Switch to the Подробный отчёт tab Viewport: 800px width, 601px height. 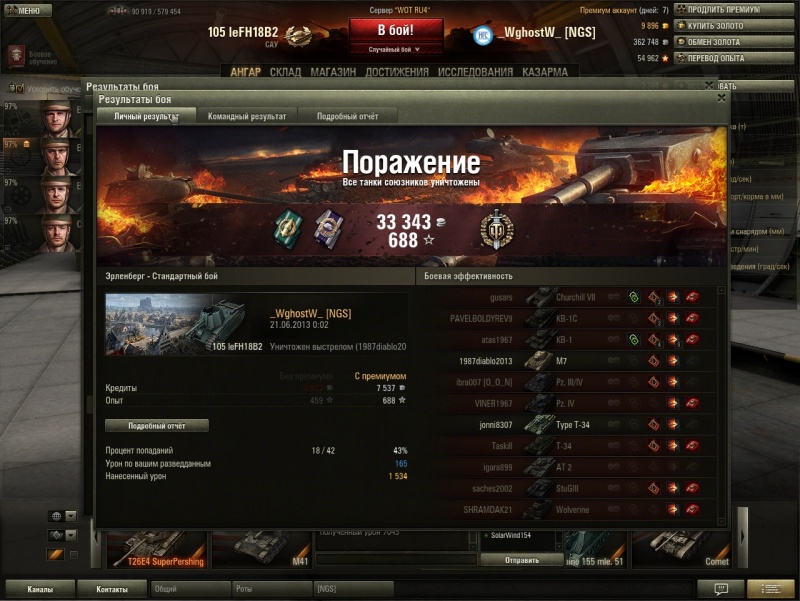[x=347, y=116]
